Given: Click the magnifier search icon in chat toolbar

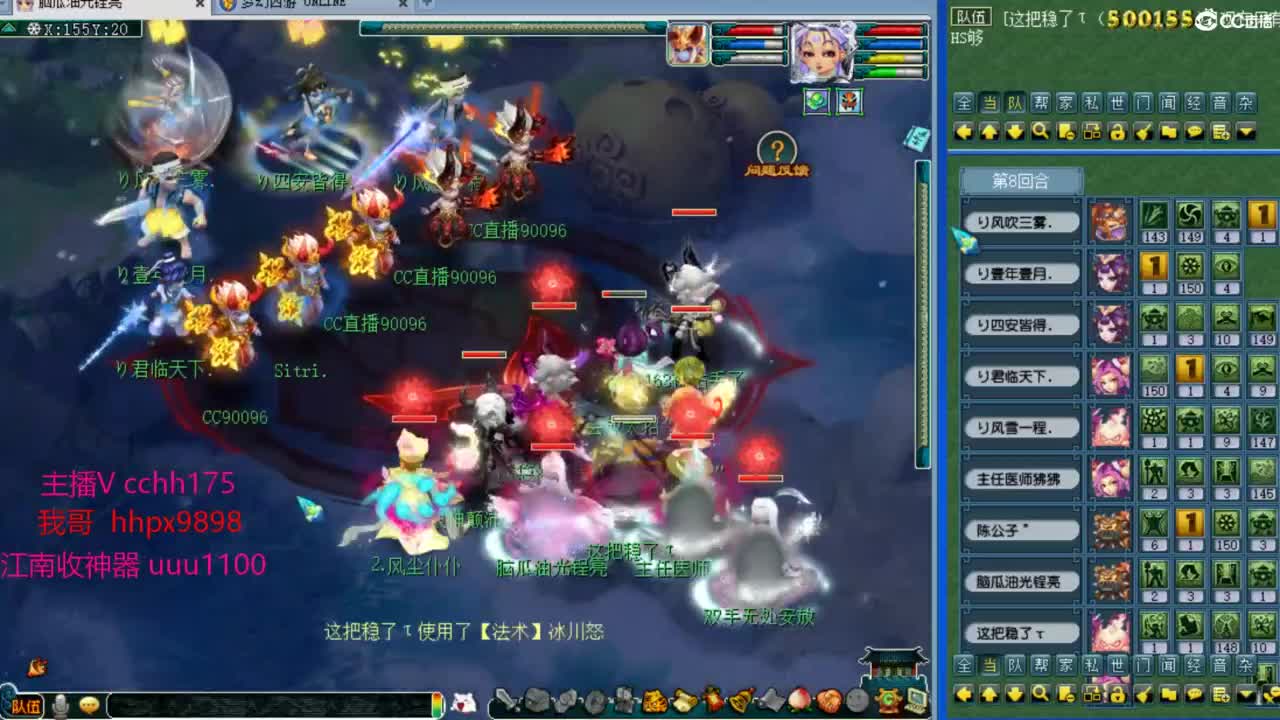Looking at the screenshot, I should pyautogui.click(x=1040, y=131).
